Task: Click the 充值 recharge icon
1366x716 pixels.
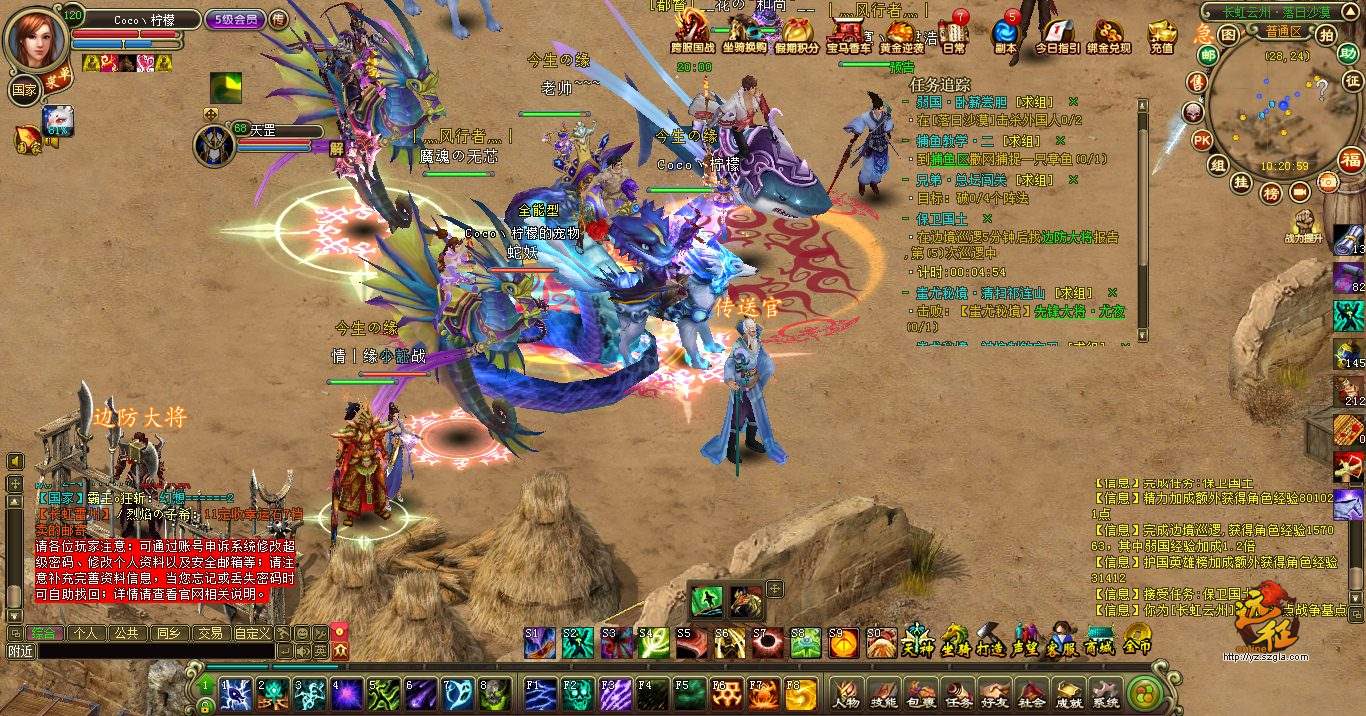Action: click(x=1161, y=38)
